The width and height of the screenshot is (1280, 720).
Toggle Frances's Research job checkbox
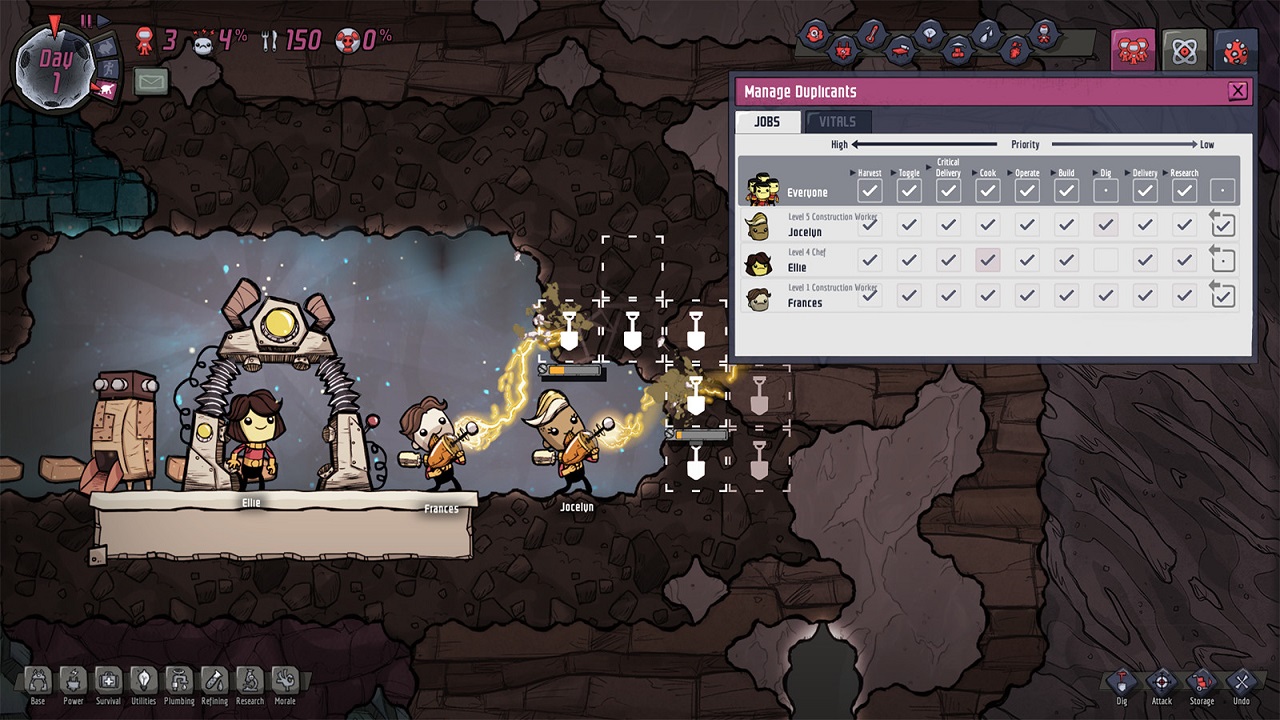point(1184,295)
